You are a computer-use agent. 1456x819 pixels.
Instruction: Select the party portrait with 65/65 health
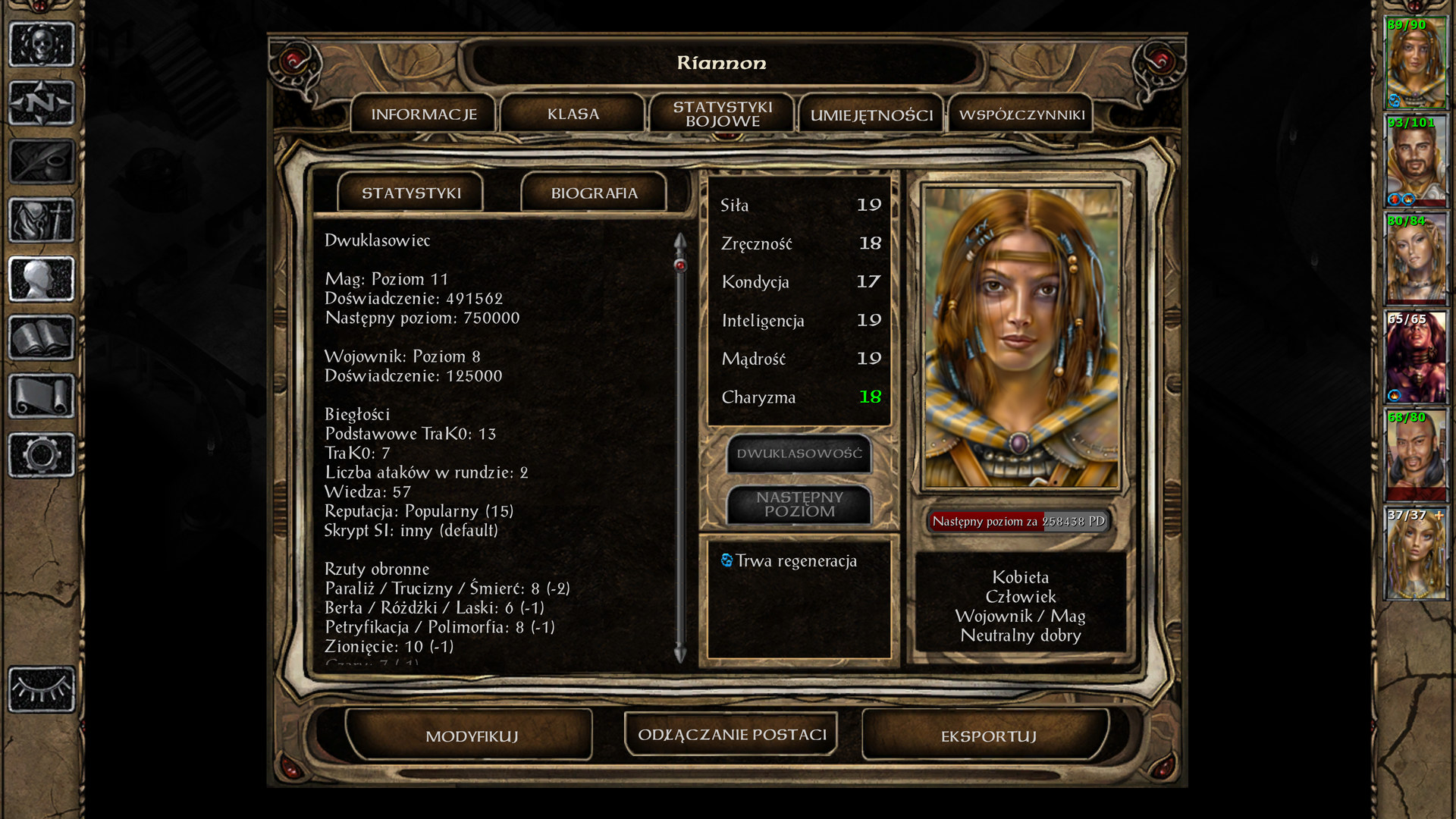[x=1415, y=357]
